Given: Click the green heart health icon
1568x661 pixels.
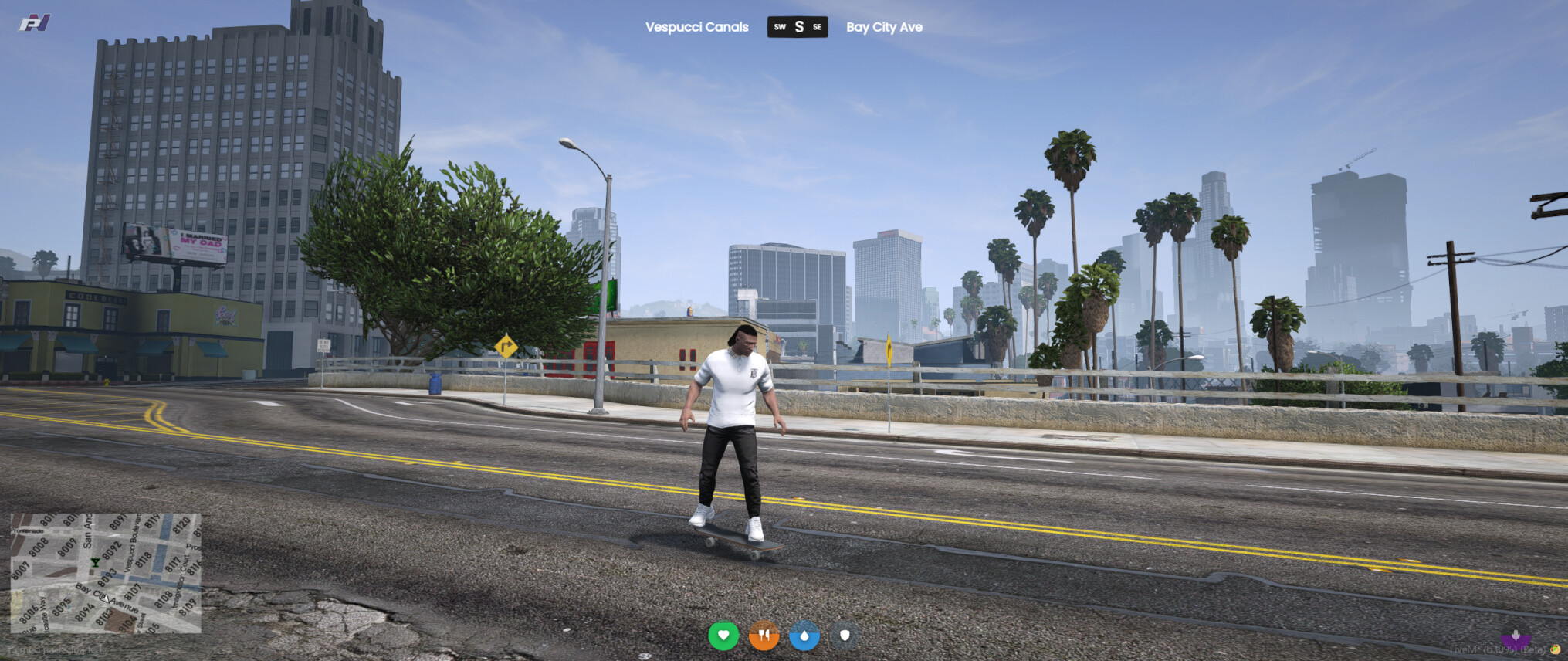Looking at the screenshot, I should tap(723, 636).
